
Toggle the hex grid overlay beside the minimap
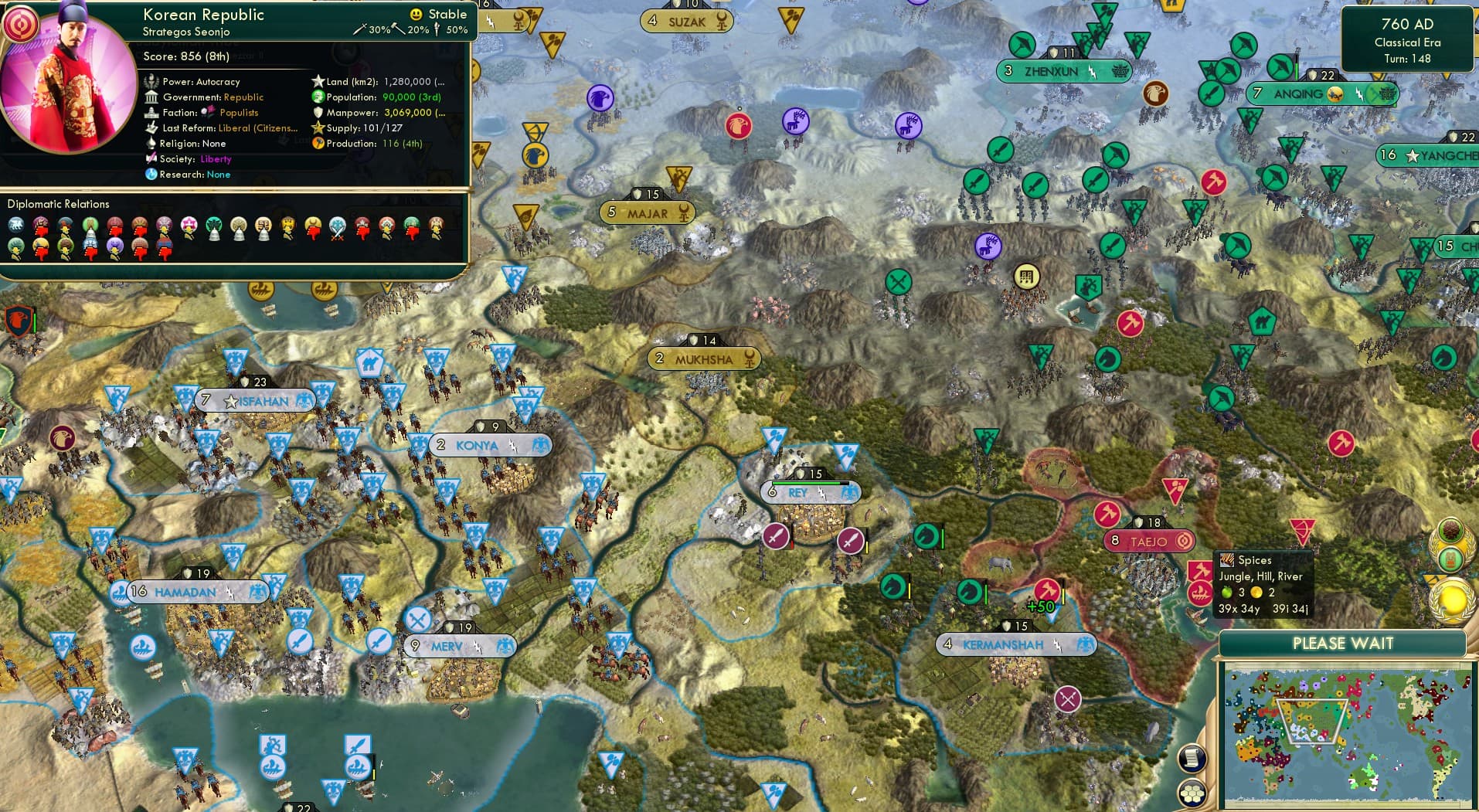coord(1192,792)
